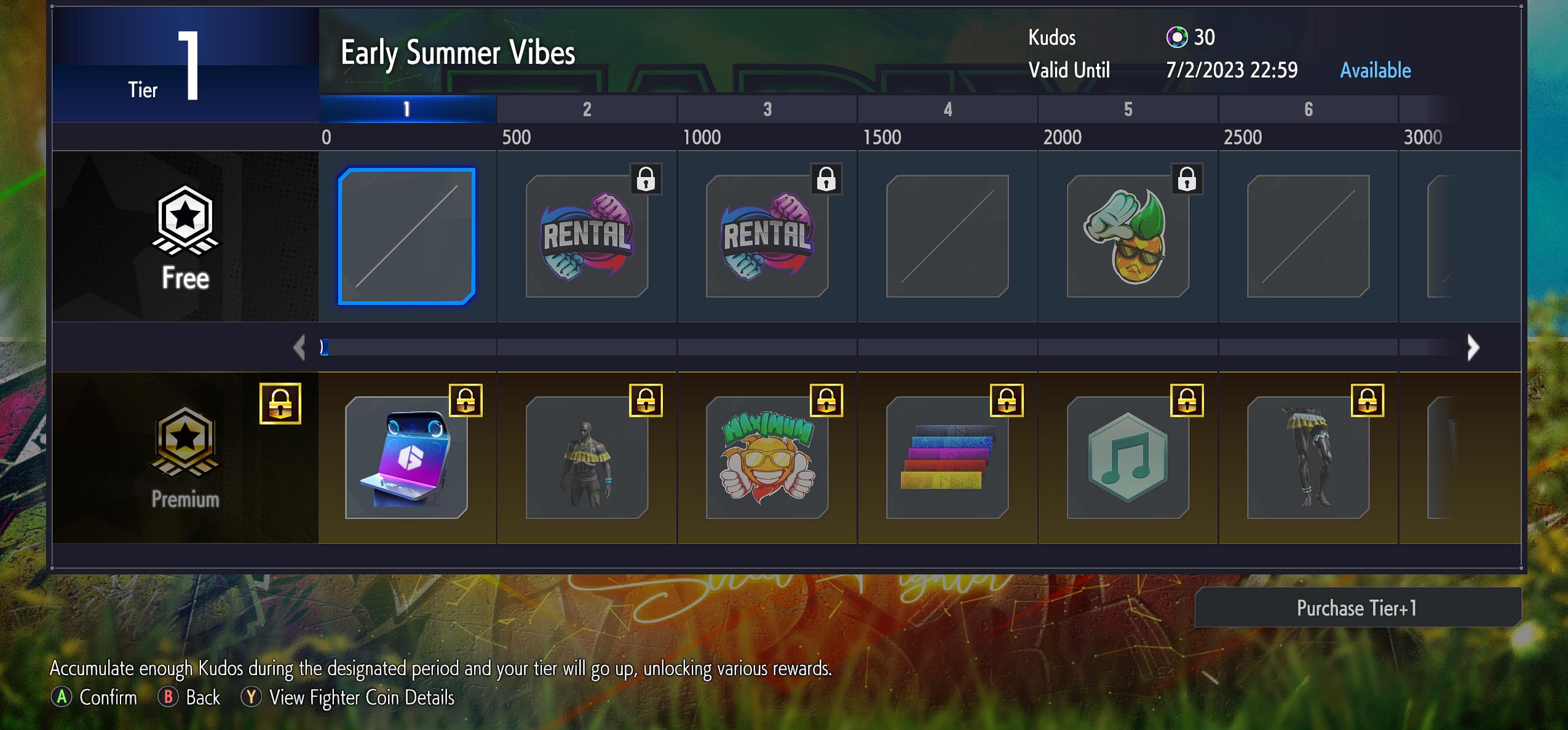Purchase Tier+1 with the button

tap(1357, 608)
